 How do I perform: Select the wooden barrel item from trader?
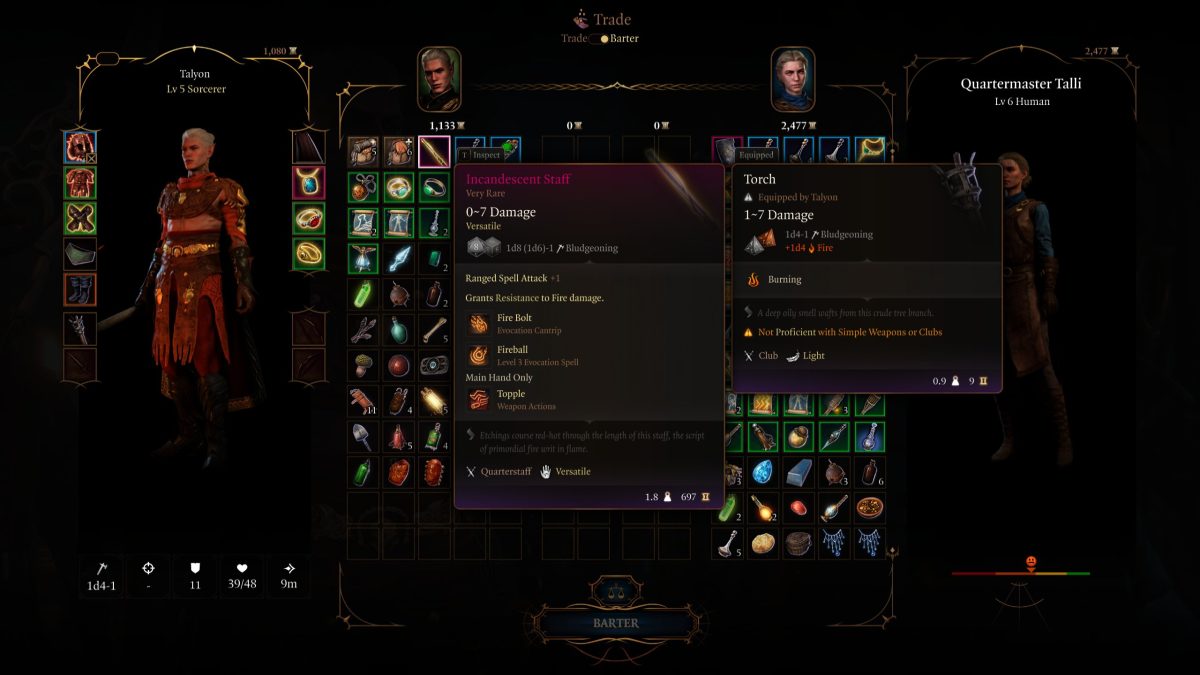click(798, 543)
